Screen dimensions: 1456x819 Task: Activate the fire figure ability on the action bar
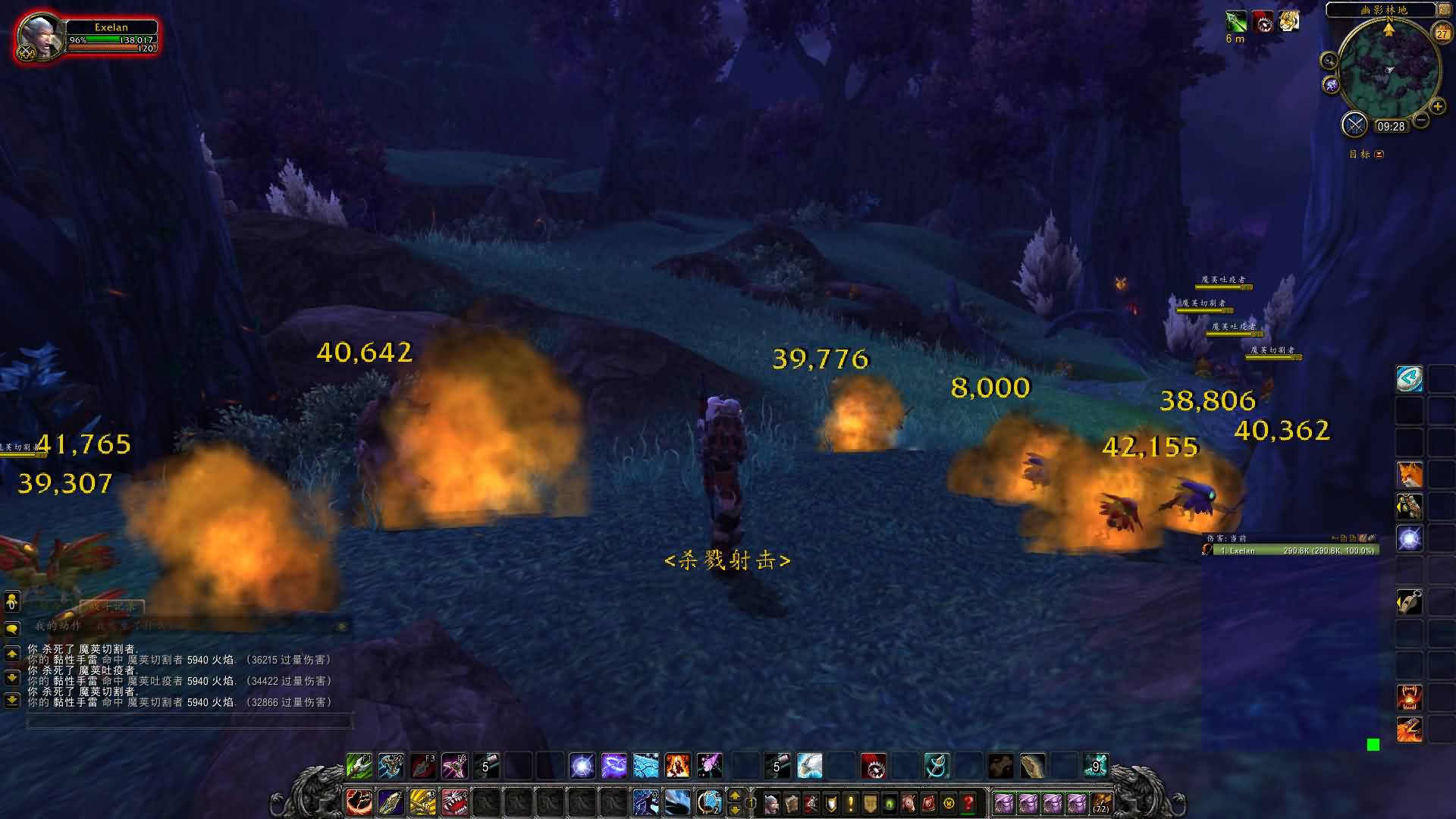677,766
